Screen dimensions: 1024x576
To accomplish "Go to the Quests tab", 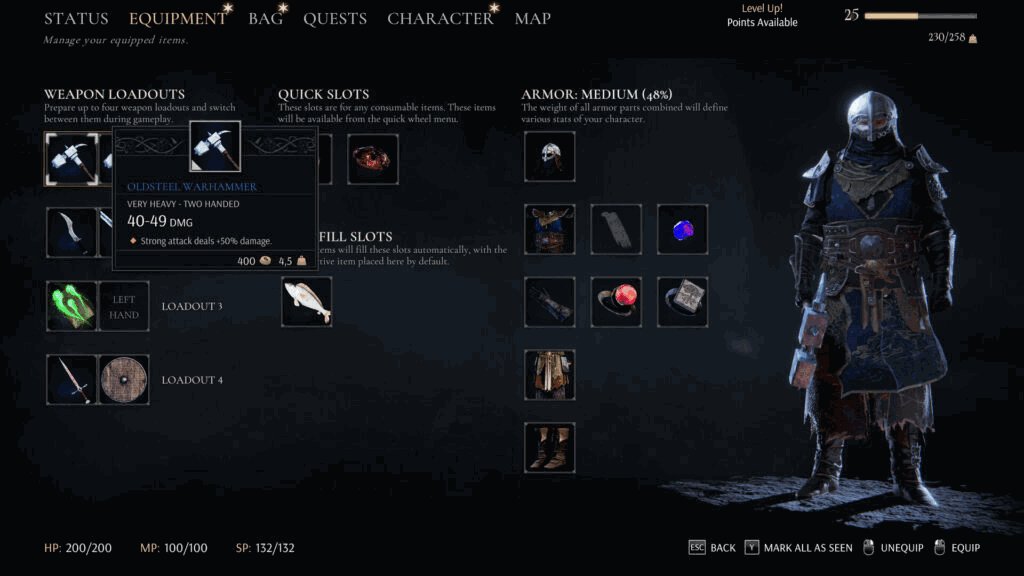I will point(335,19).
